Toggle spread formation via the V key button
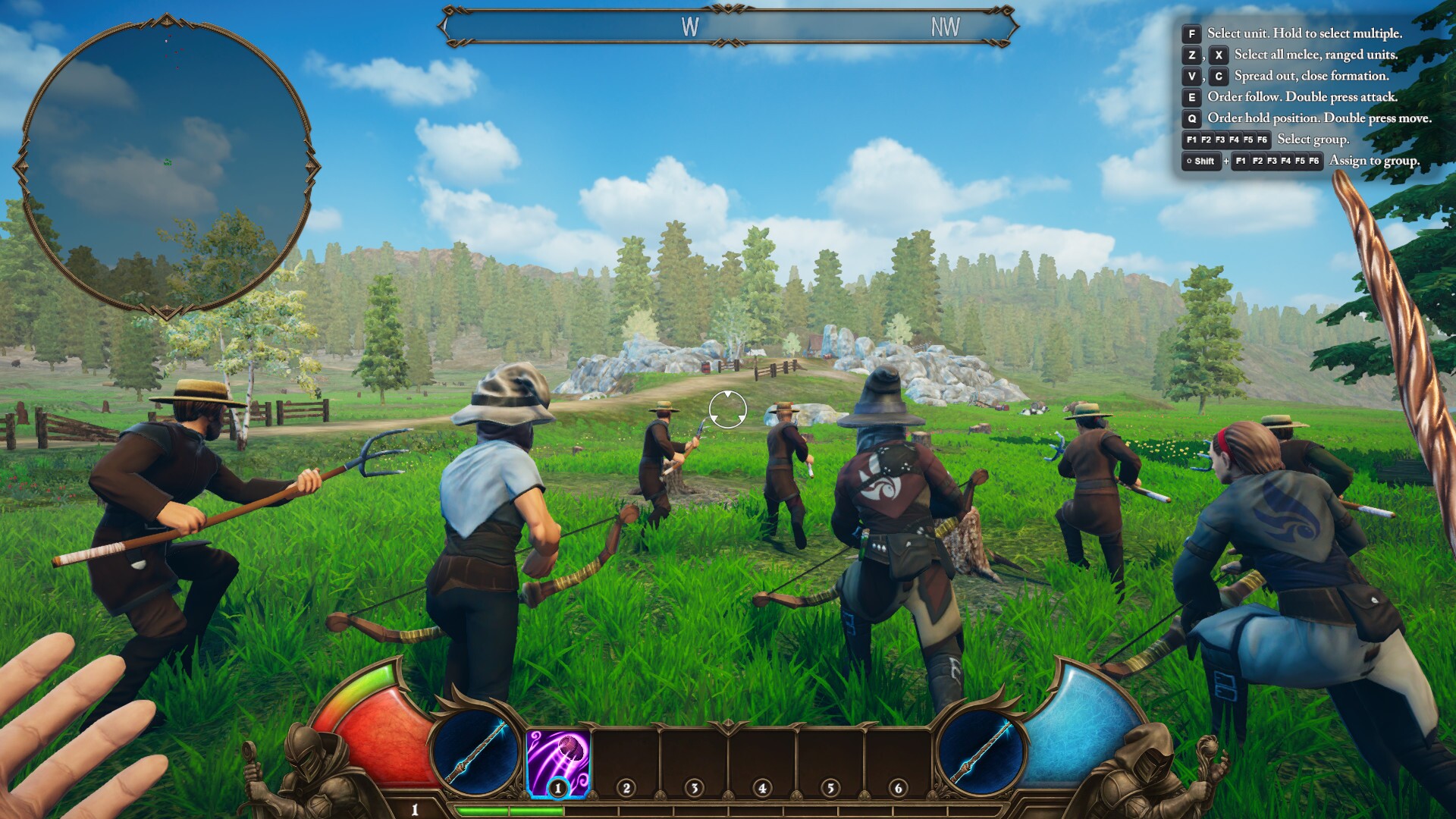The height and width of the screenshot is (819, 1456). 1191,77
